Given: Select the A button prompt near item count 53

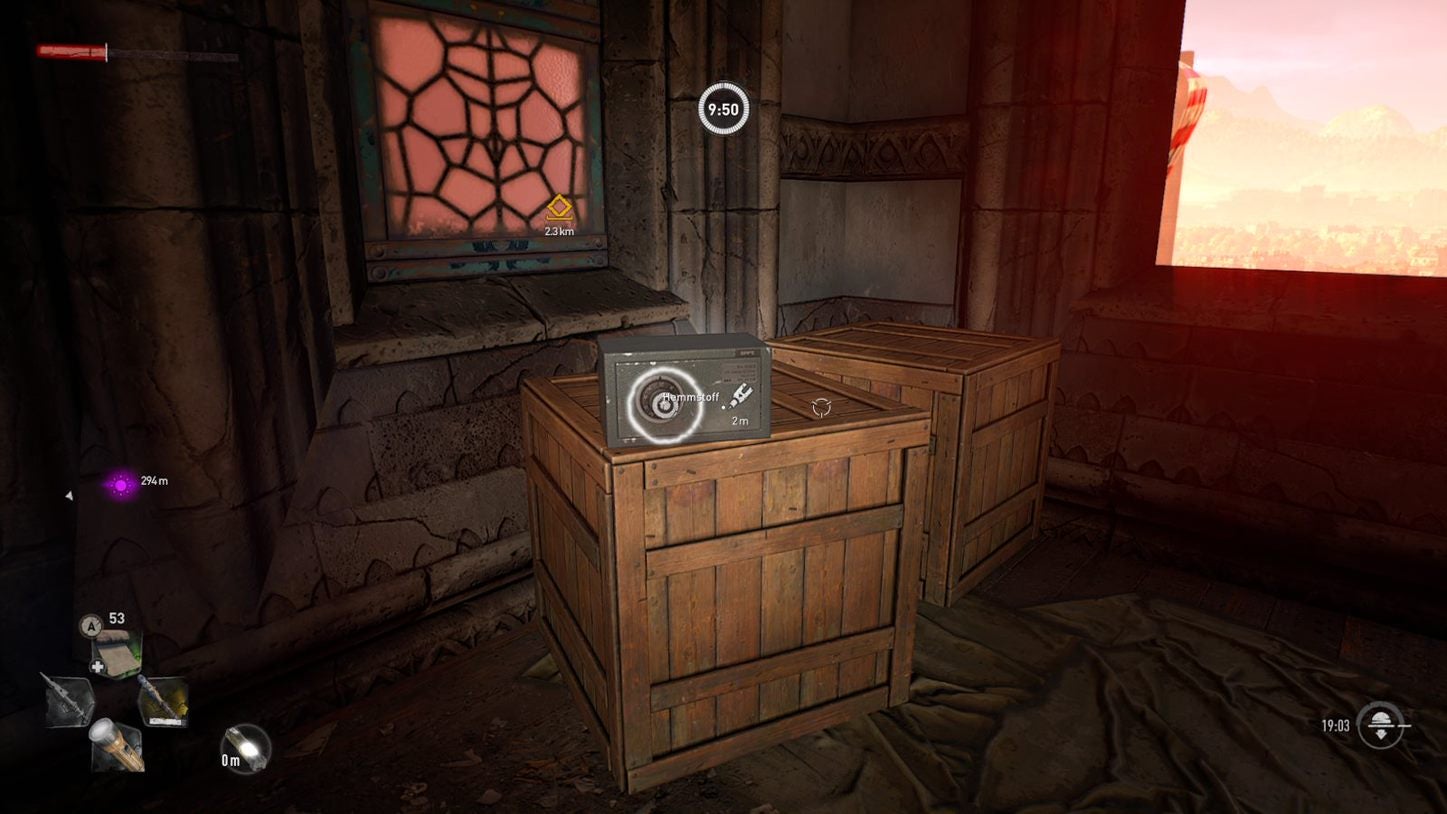Looking at the screenshot, I should coord(91,626).
